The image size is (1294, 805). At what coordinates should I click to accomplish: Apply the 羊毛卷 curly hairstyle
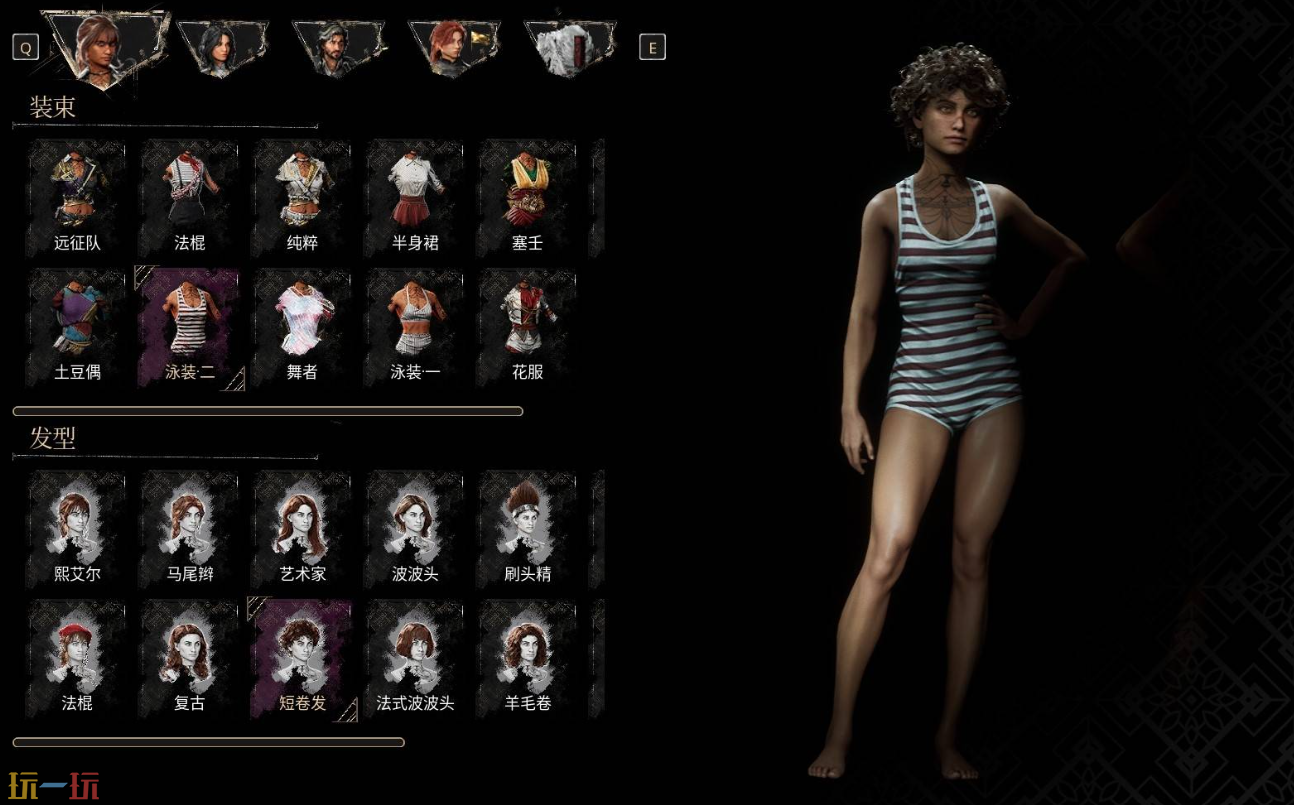click(527, 658)
